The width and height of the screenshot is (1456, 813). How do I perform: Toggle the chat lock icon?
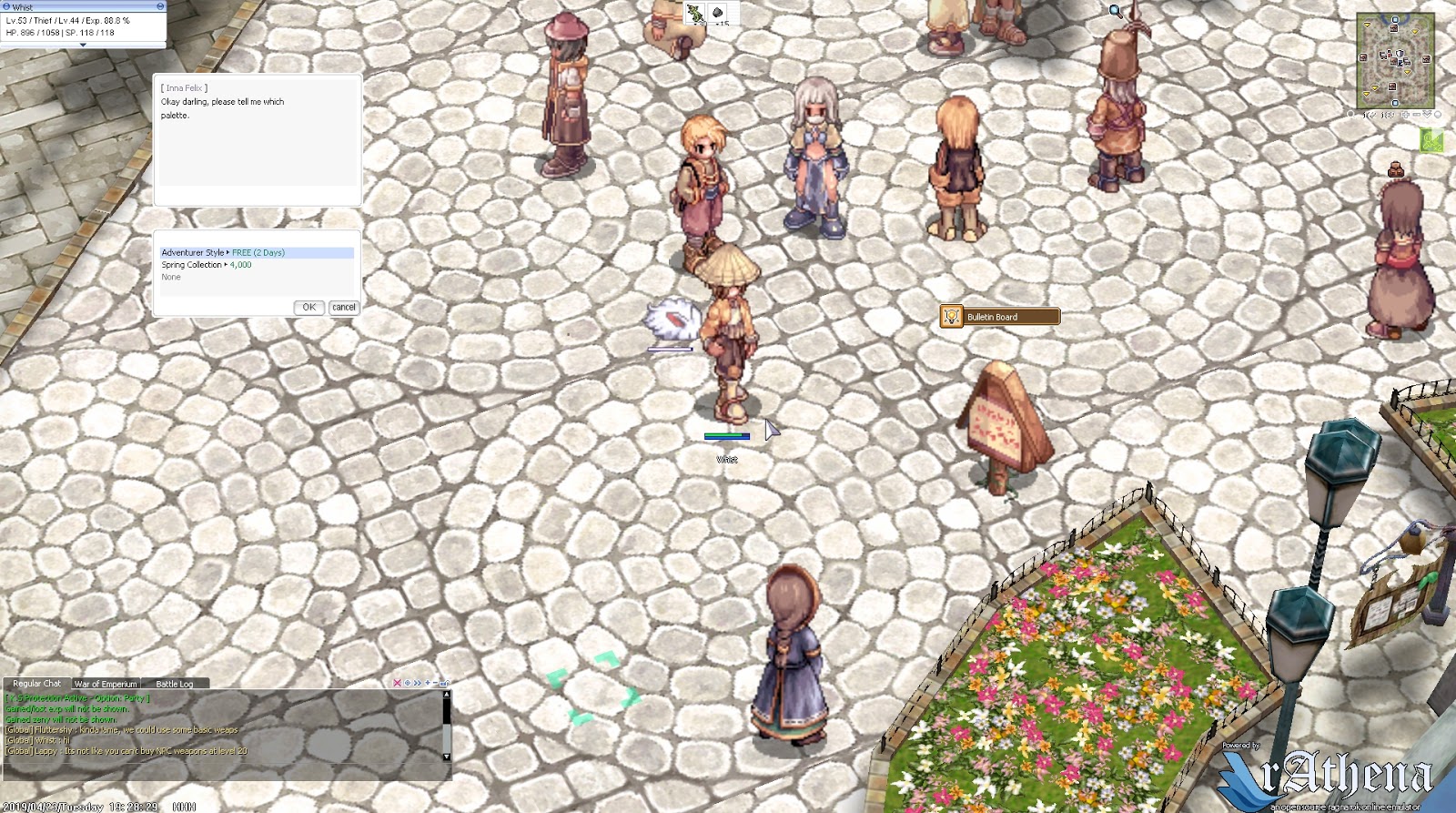443,683
